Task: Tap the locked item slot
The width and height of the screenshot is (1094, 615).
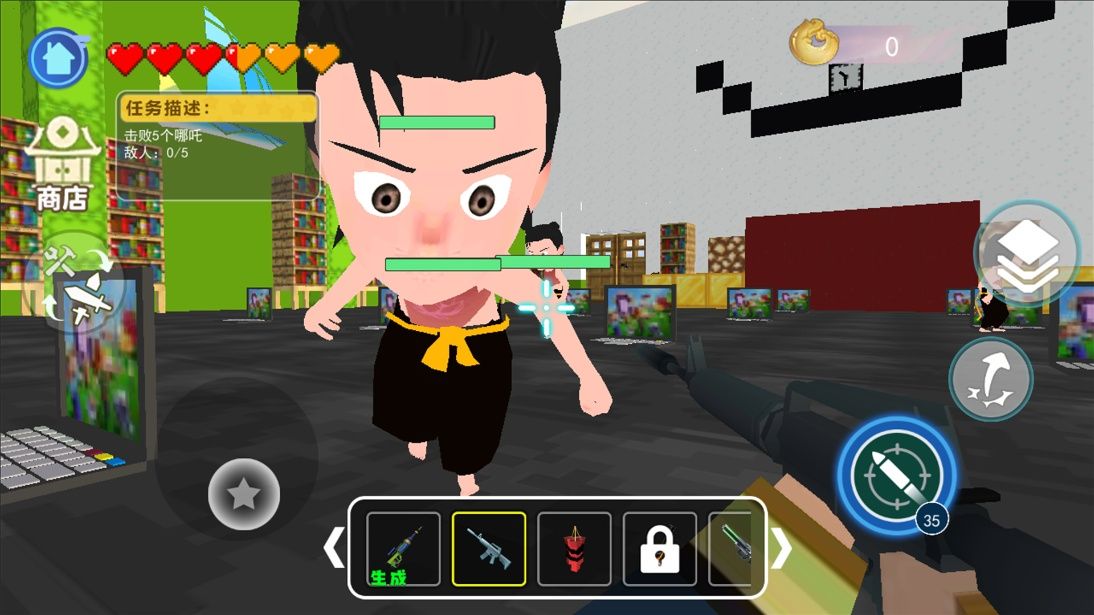Action: [x=660, y=549]
